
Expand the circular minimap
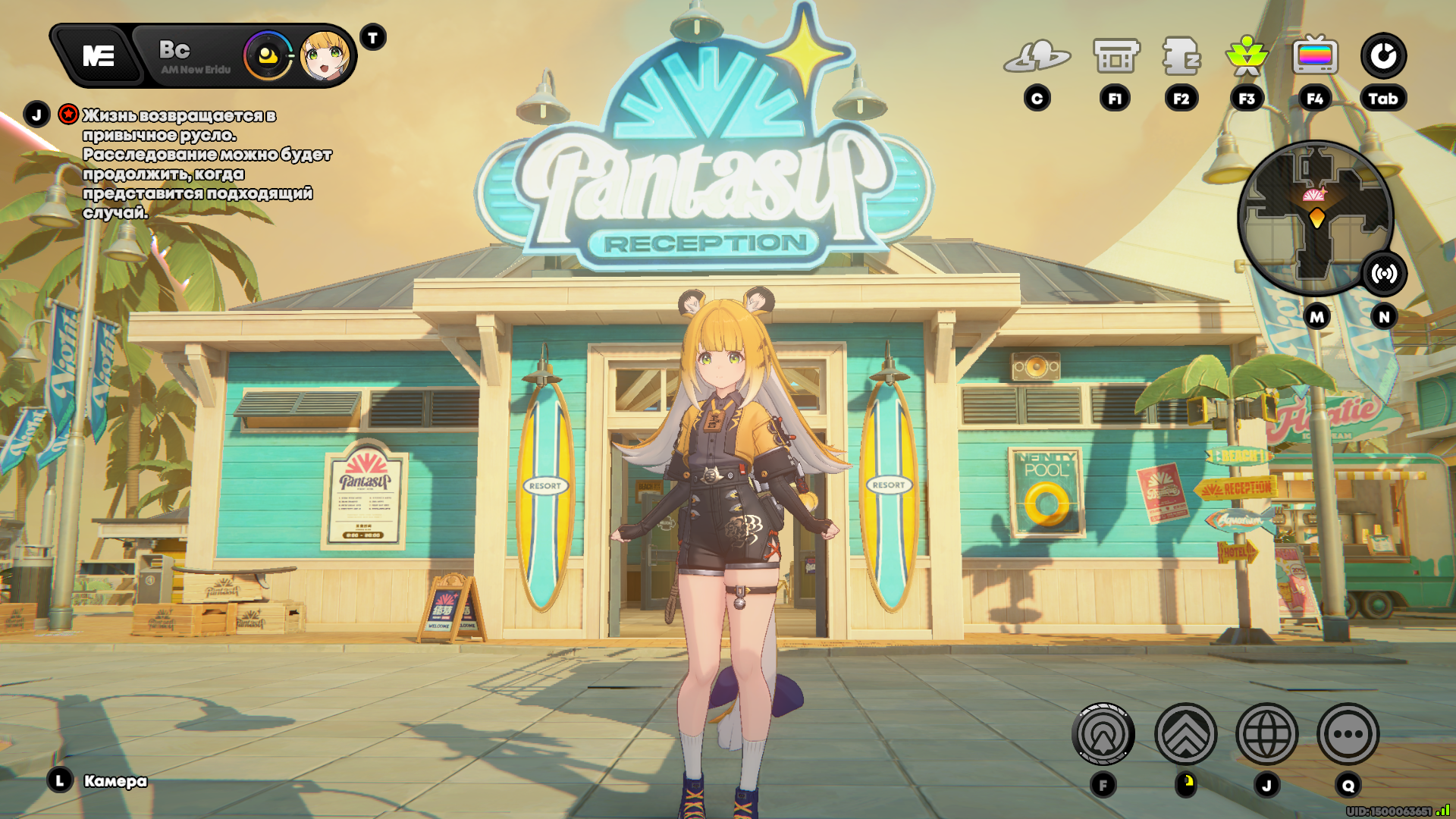1315,218
